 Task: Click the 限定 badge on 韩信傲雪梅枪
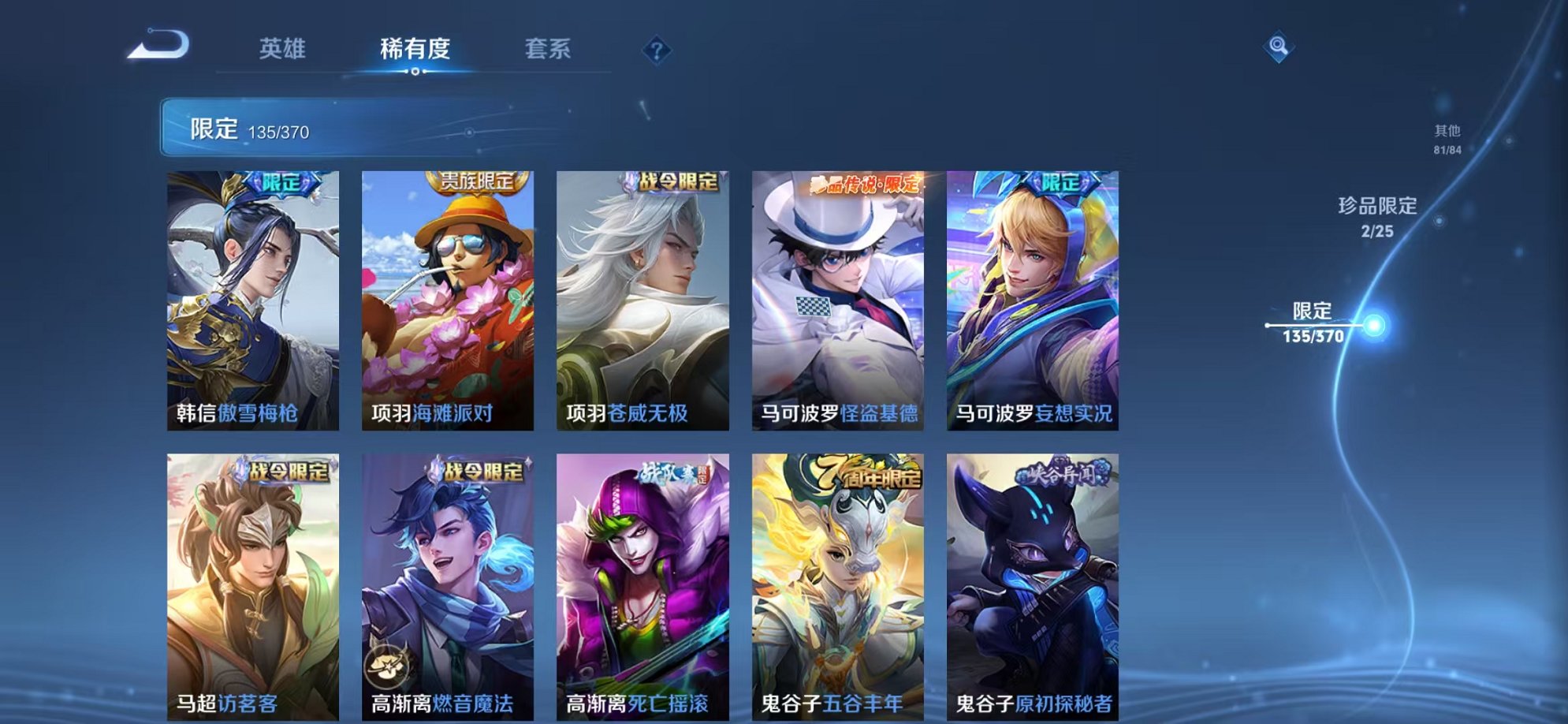pos(281,182)
